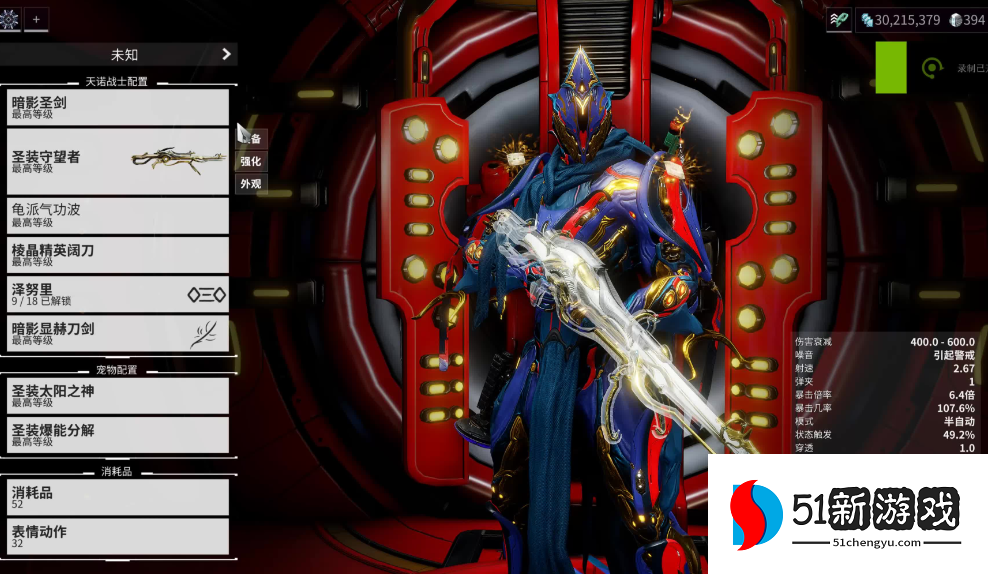
Task: Add a new loadout with the plus tab
Action: (37, 19)
